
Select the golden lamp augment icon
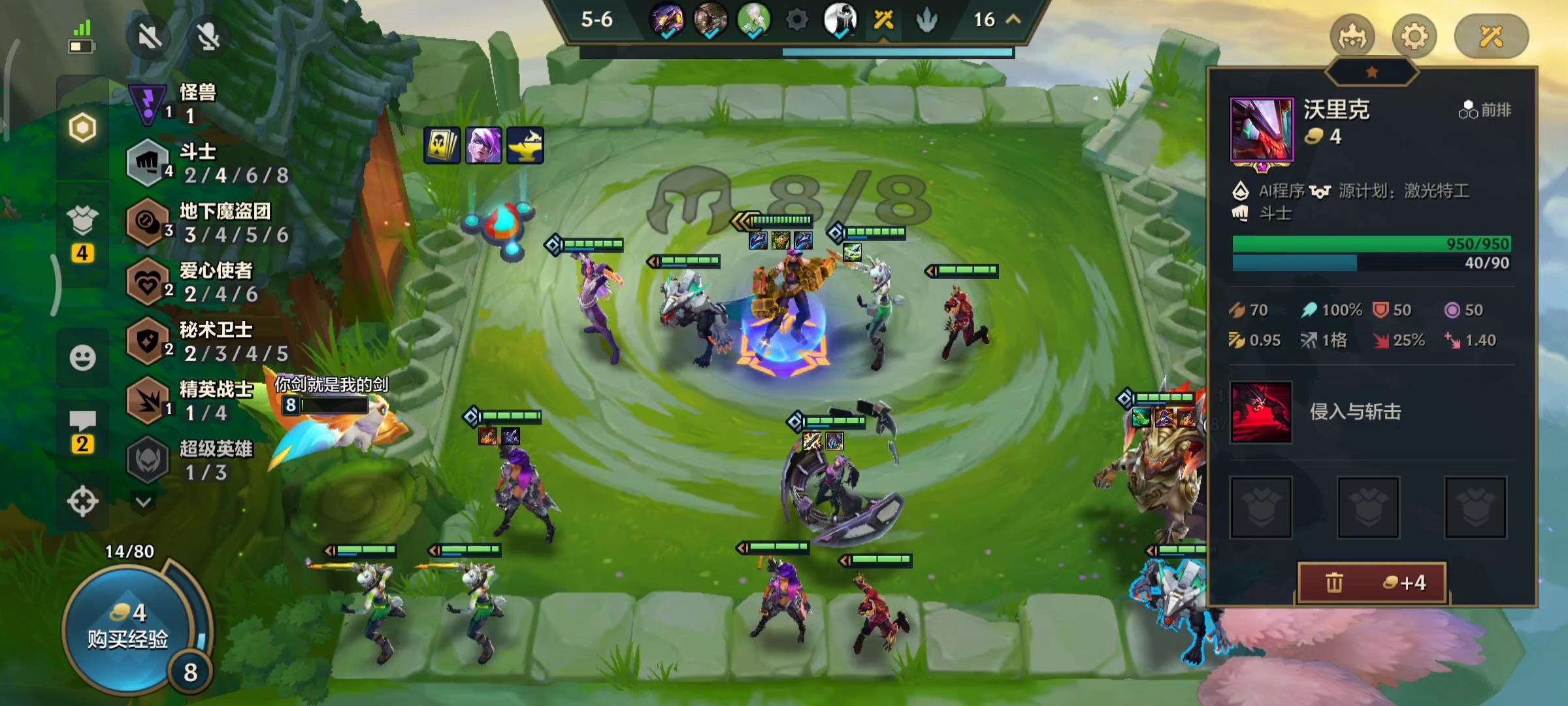(x=525, y=145)
